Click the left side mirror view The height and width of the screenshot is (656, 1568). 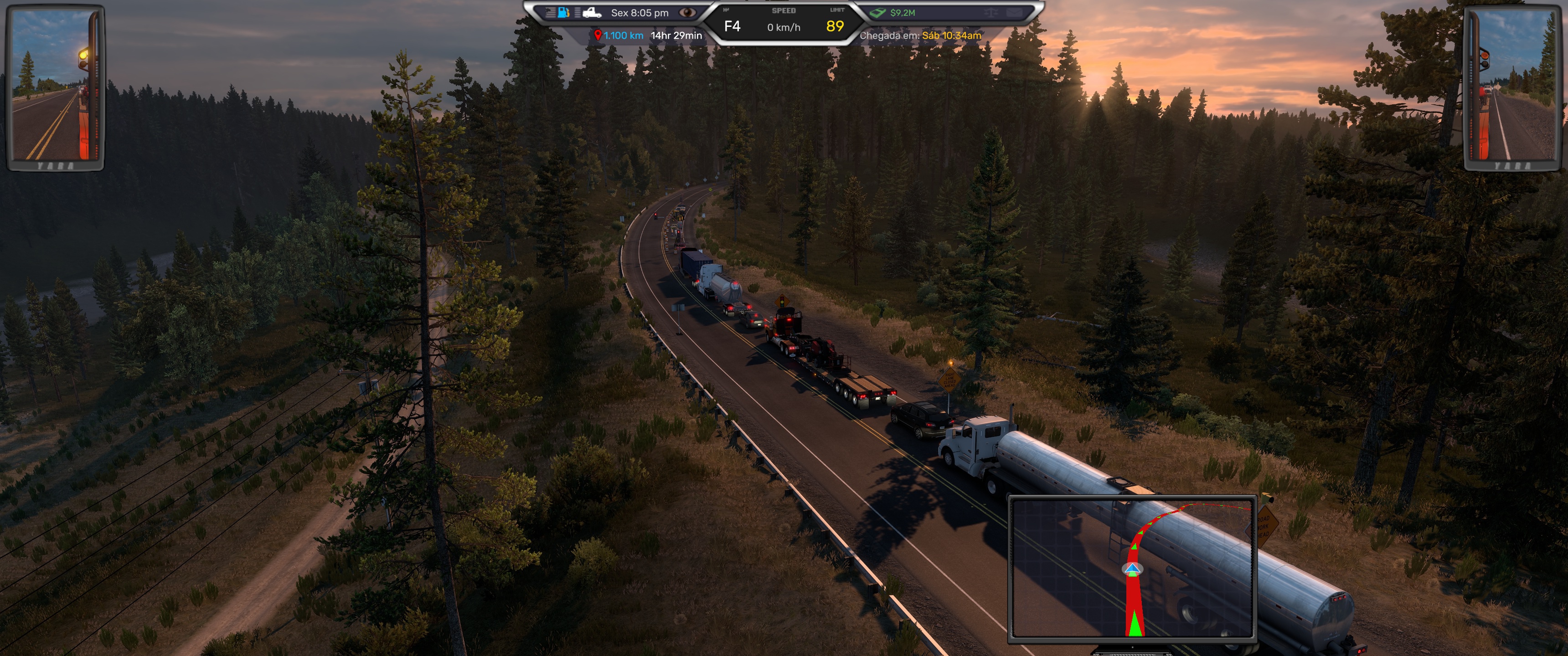pyautogui.click(x=56, y=87)
